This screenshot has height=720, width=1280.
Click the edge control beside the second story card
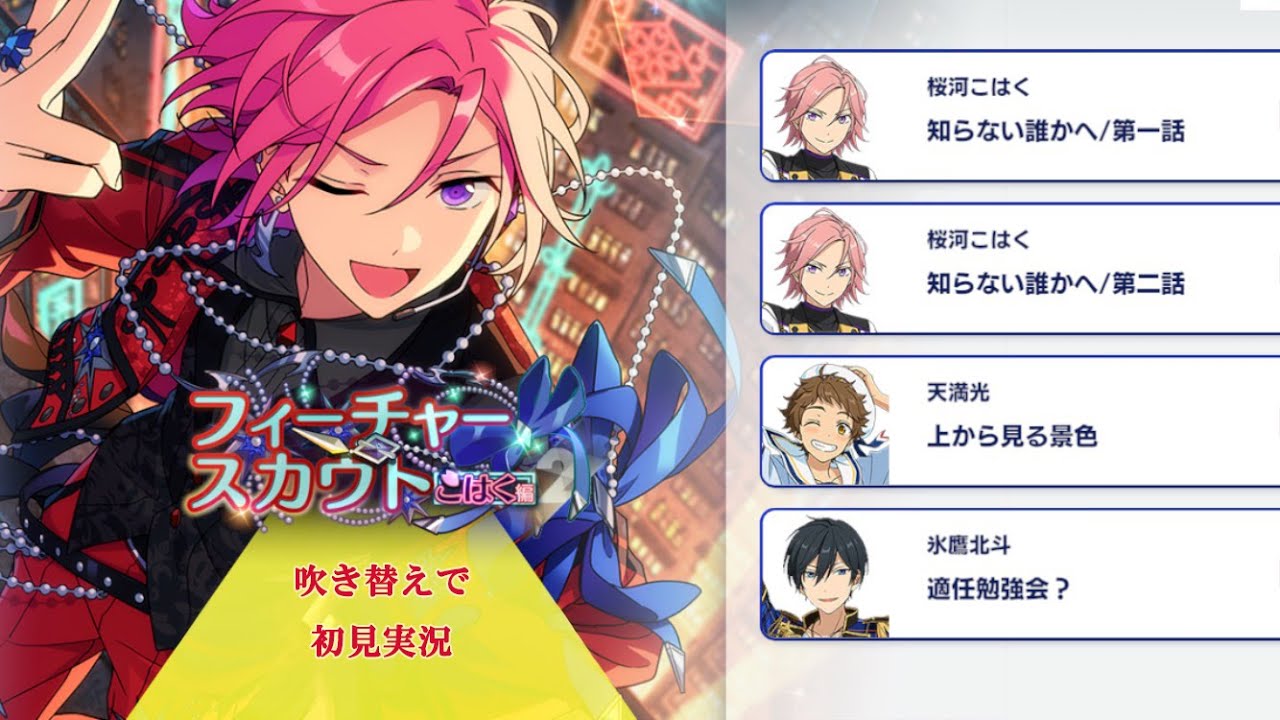(1275, 272)
